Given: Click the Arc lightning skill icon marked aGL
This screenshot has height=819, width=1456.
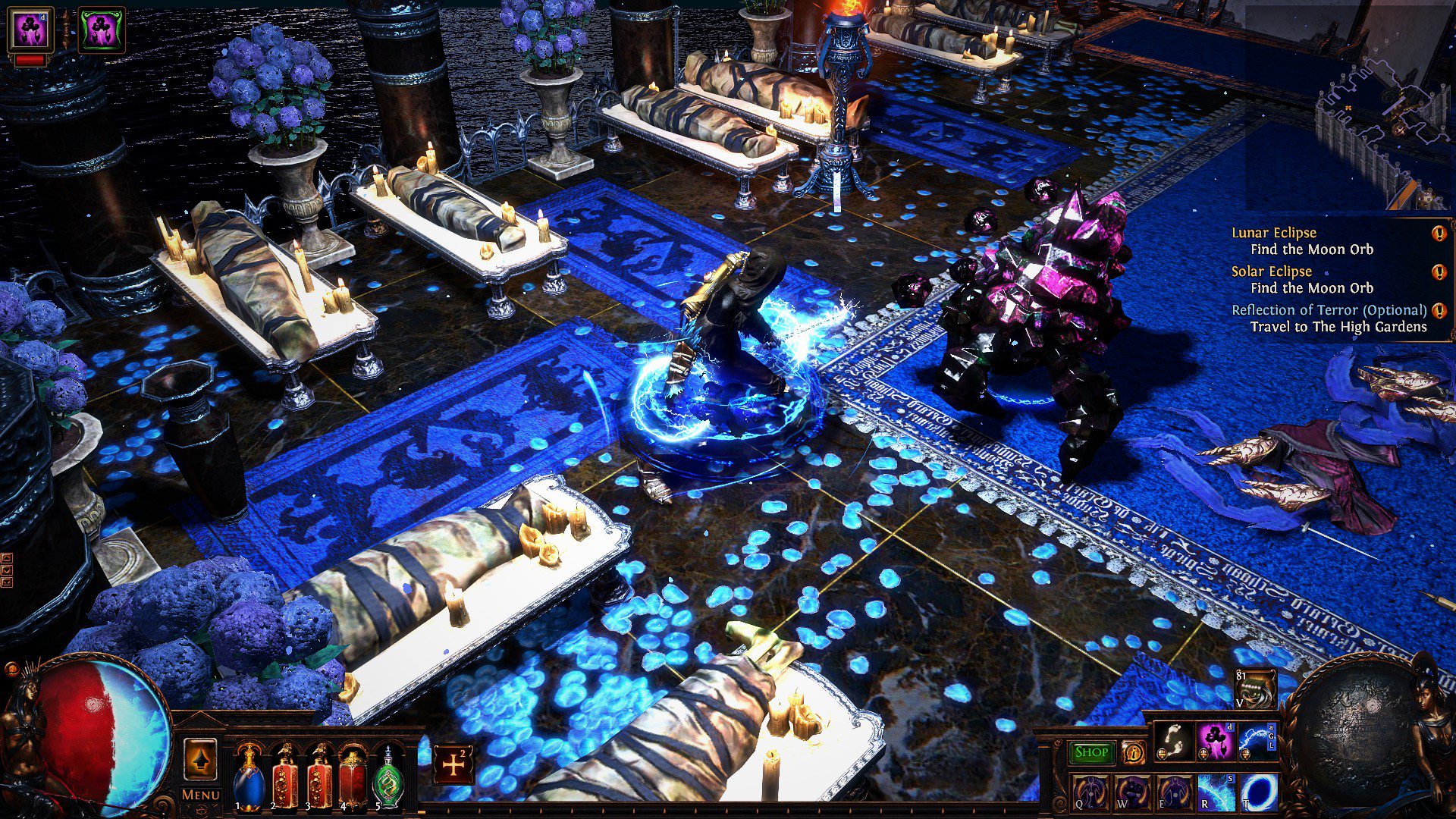Looking at the screenshot, I should click(x=1256, y=741).
